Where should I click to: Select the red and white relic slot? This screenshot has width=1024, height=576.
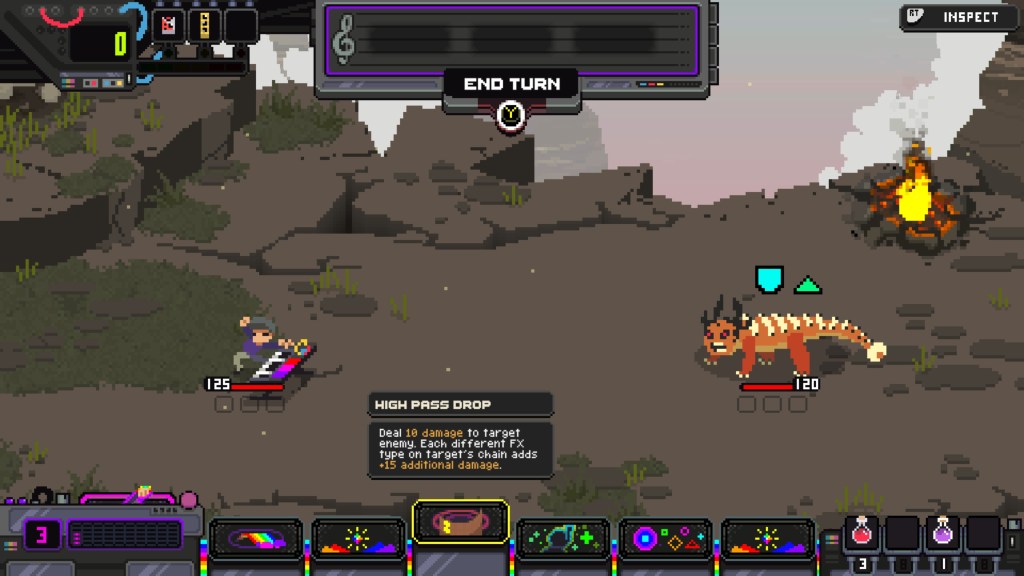point(167,26)
